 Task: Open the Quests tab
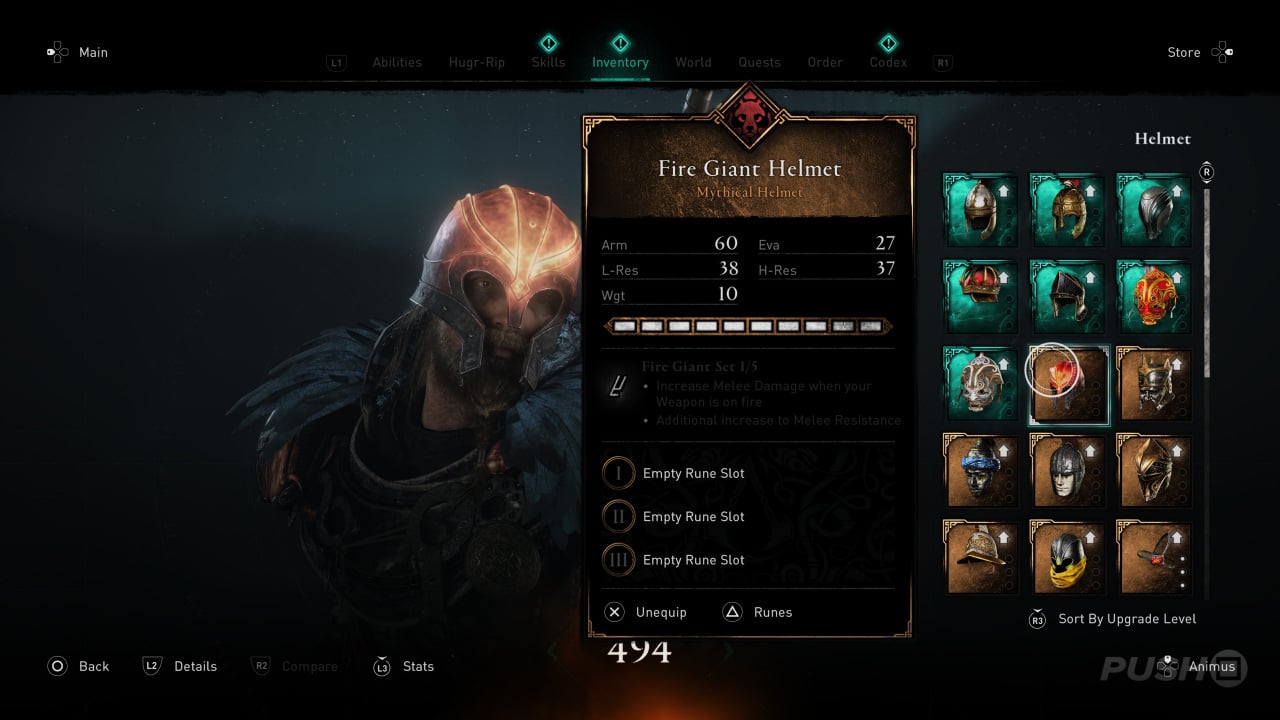[x=759, y=62]
